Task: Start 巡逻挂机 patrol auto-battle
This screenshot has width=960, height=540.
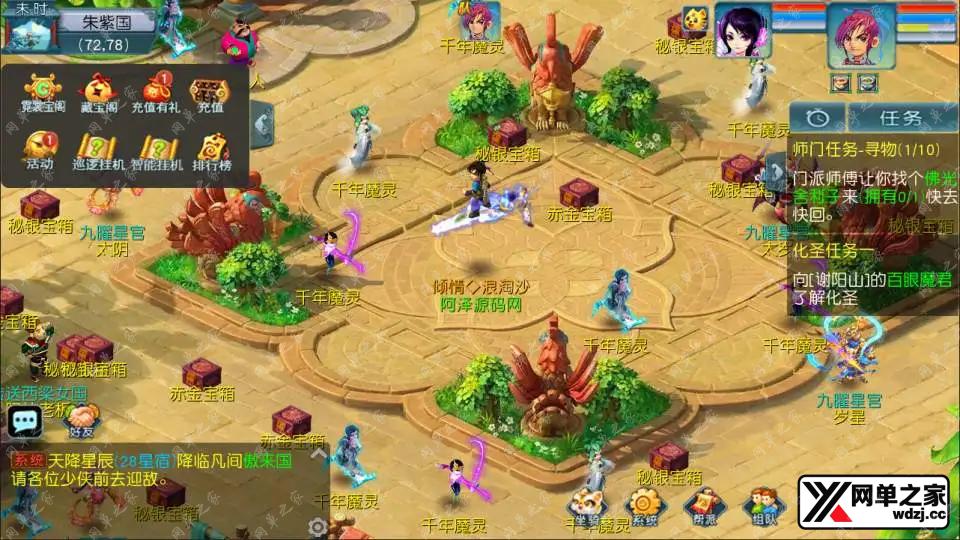Action: tap(99, 152)
